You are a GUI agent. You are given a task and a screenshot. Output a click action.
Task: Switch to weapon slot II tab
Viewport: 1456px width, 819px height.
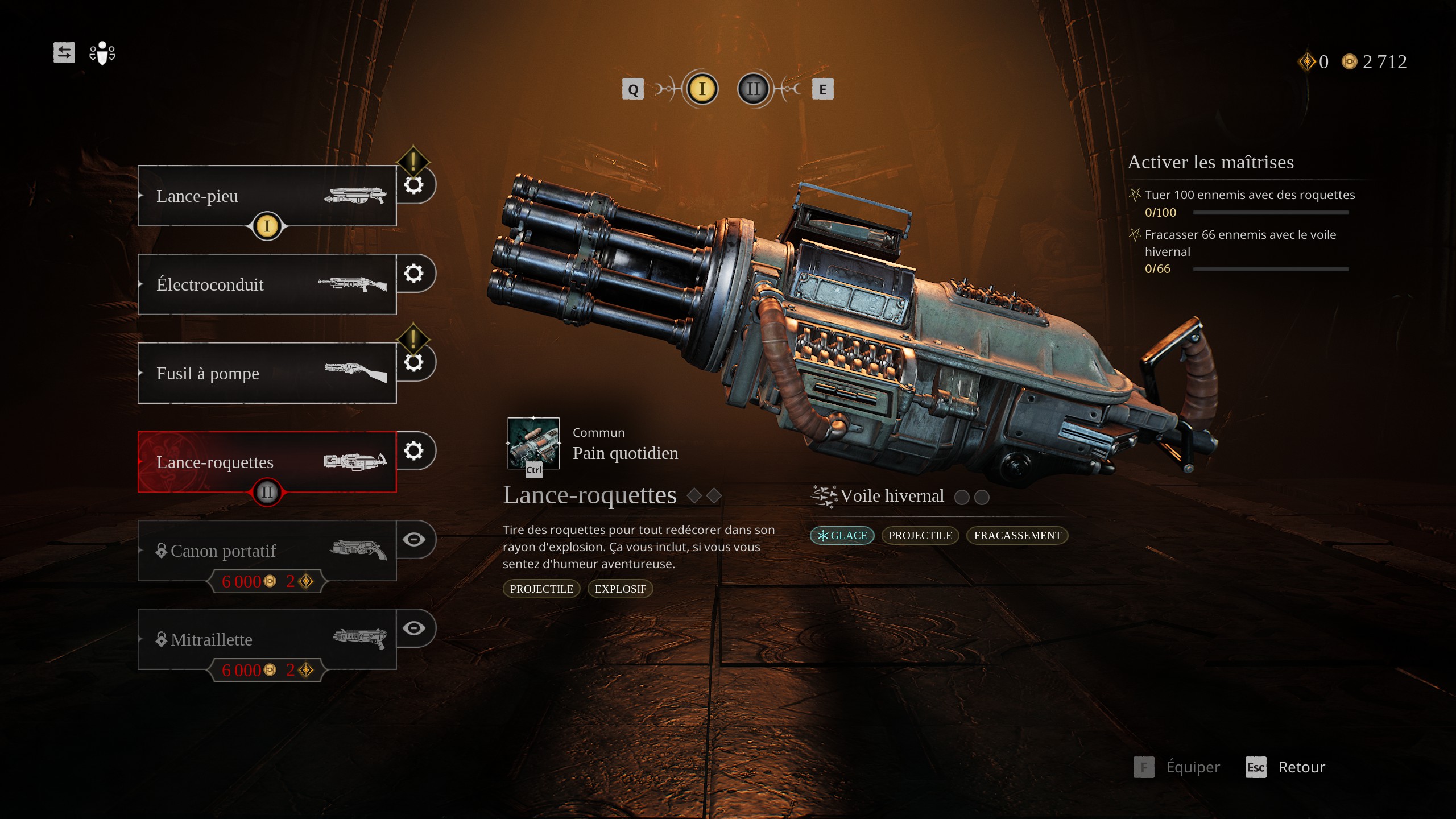(753, 89)
